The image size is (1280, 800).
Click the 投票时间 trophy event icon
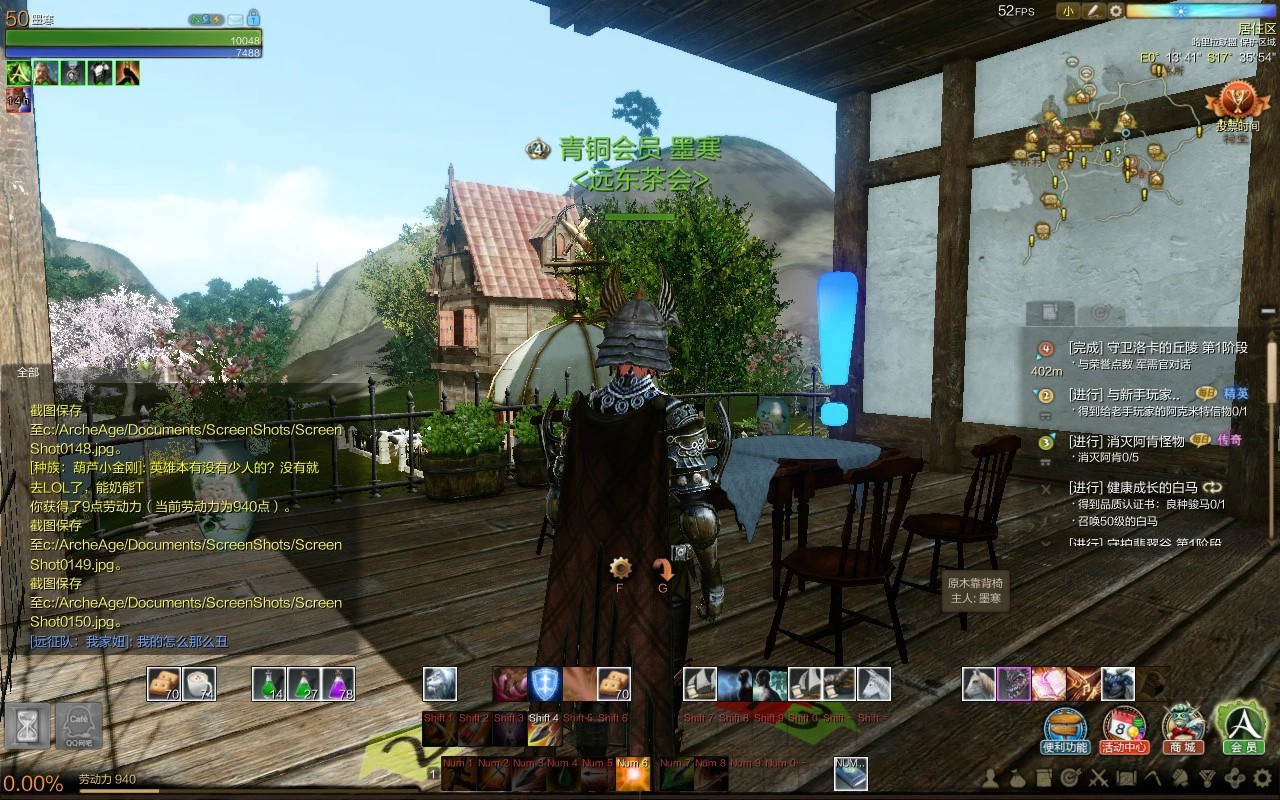(x=1237, y=105)
